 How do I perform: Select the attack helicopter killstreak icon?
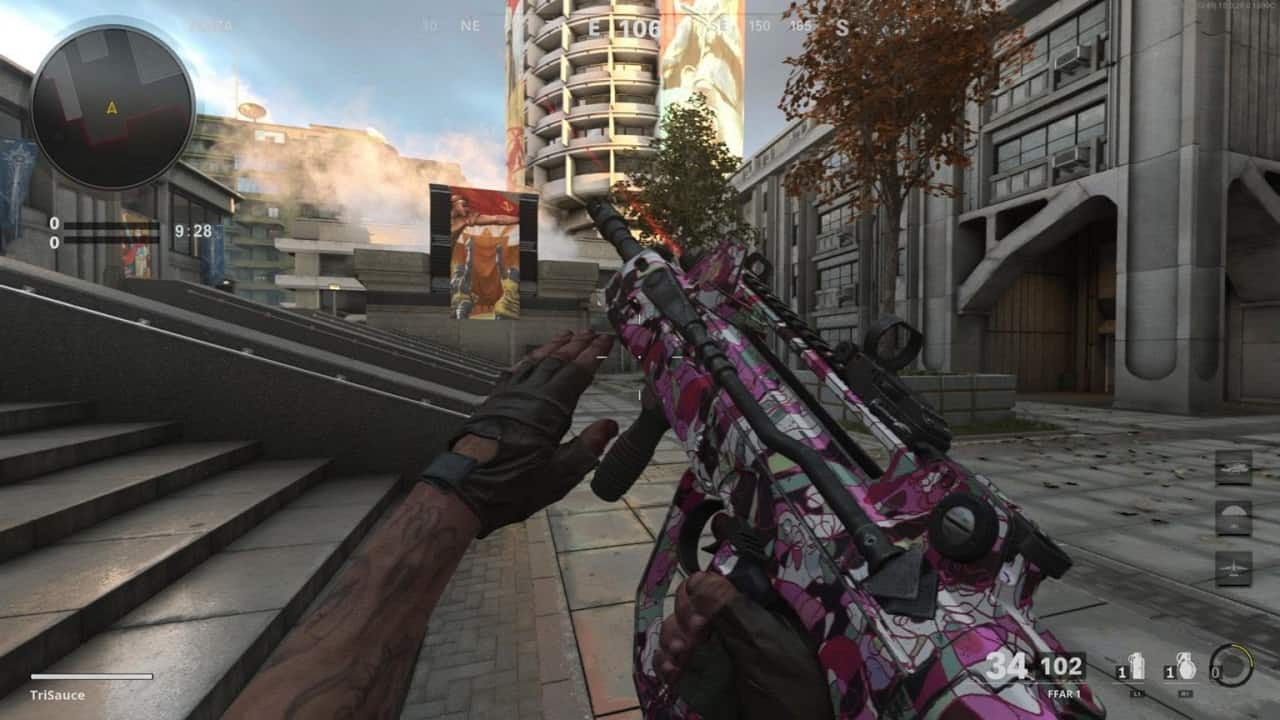tap(1234, 468)
